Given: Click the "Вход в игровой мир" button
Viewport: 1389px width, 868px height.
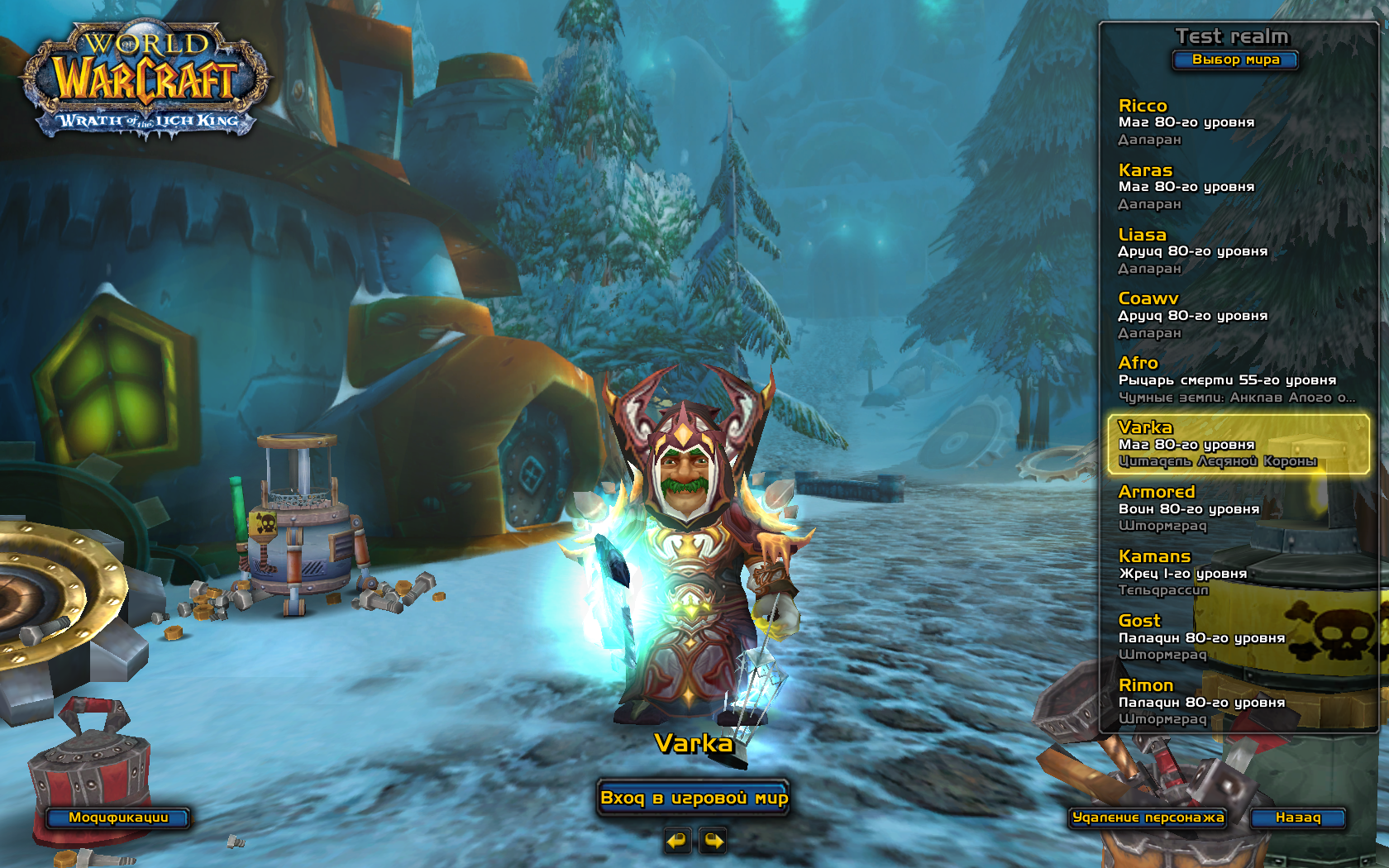Looking at the screenshot, I should coord(694,798).
